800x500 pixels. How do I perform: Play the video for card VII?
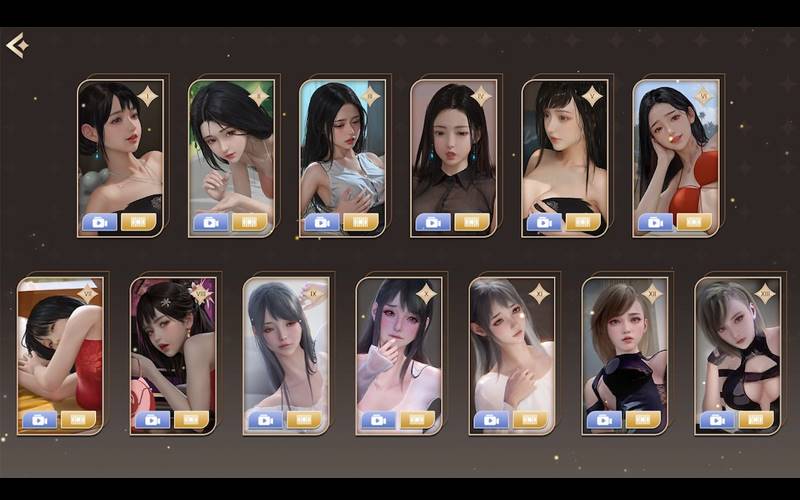pos(39,420)
